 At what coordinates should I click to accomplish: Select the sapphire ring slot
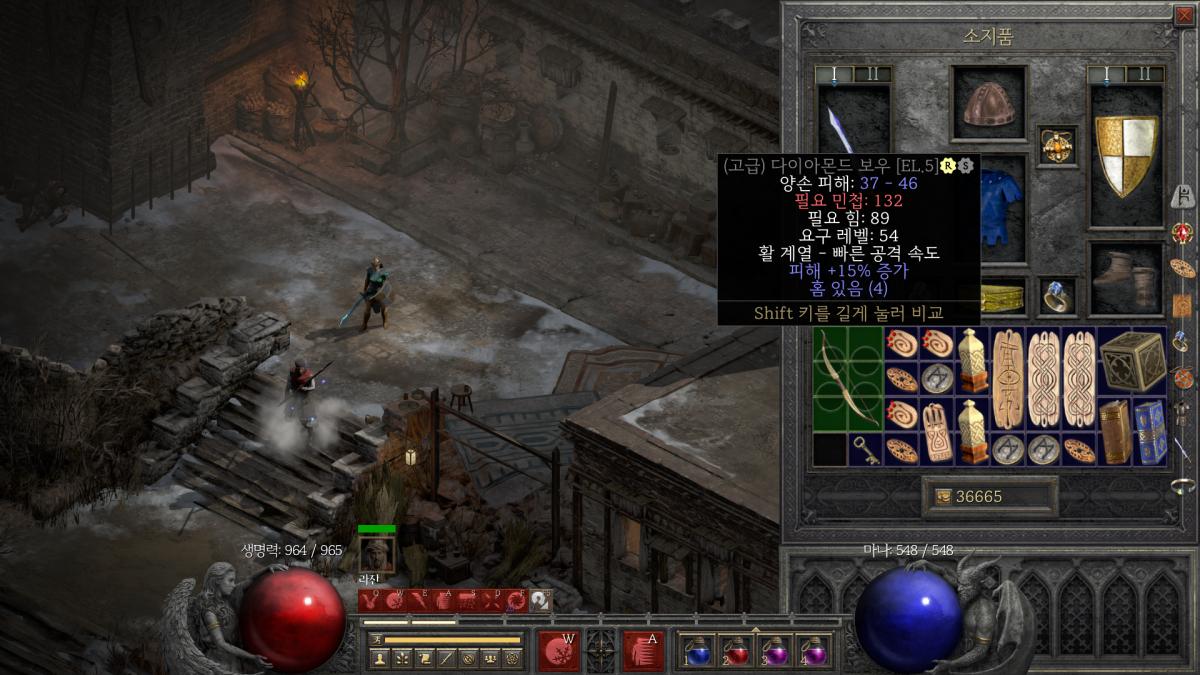tap(1057, 296)
